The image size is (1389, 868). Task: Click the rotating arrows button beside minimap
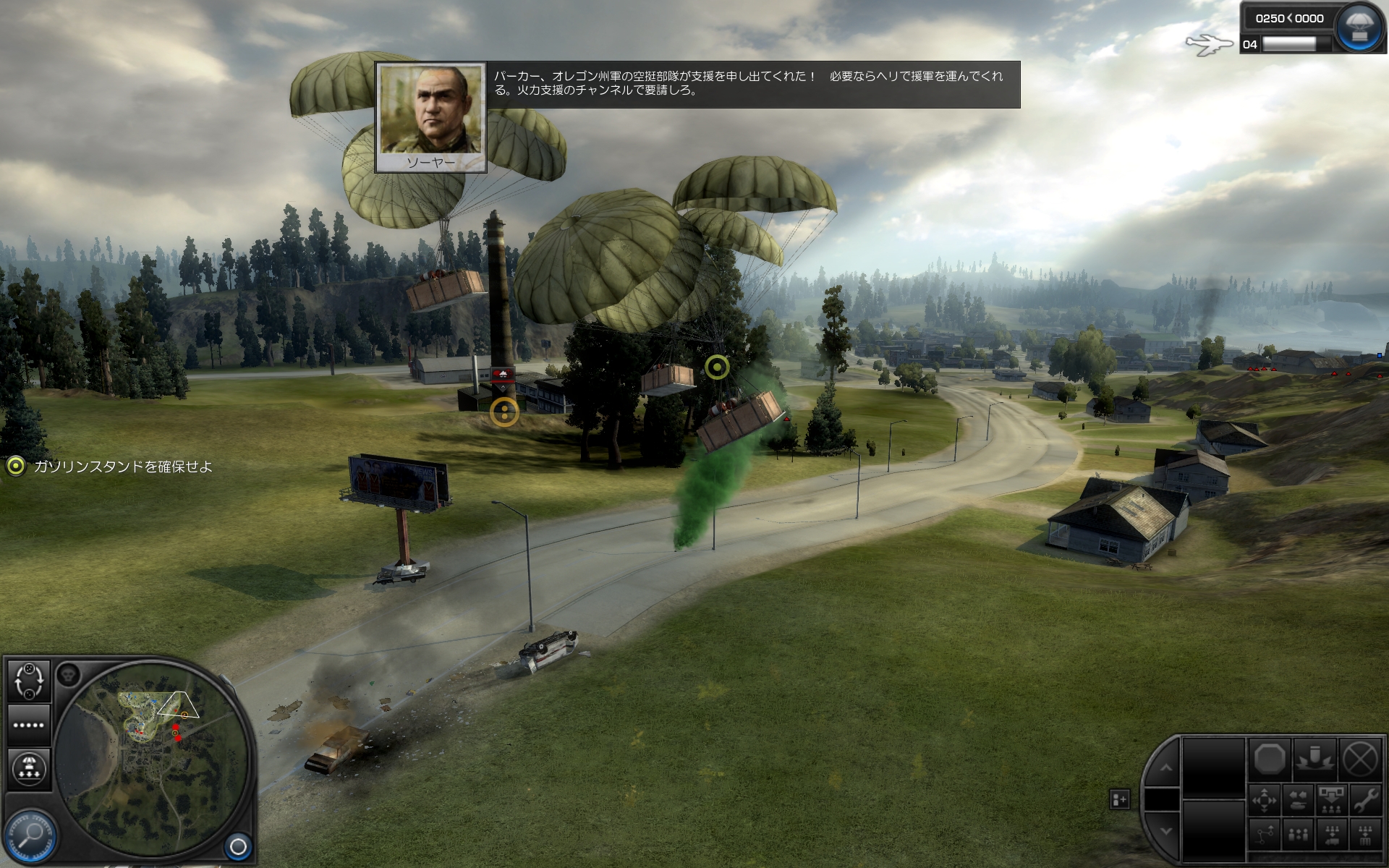tap(29, 681)
